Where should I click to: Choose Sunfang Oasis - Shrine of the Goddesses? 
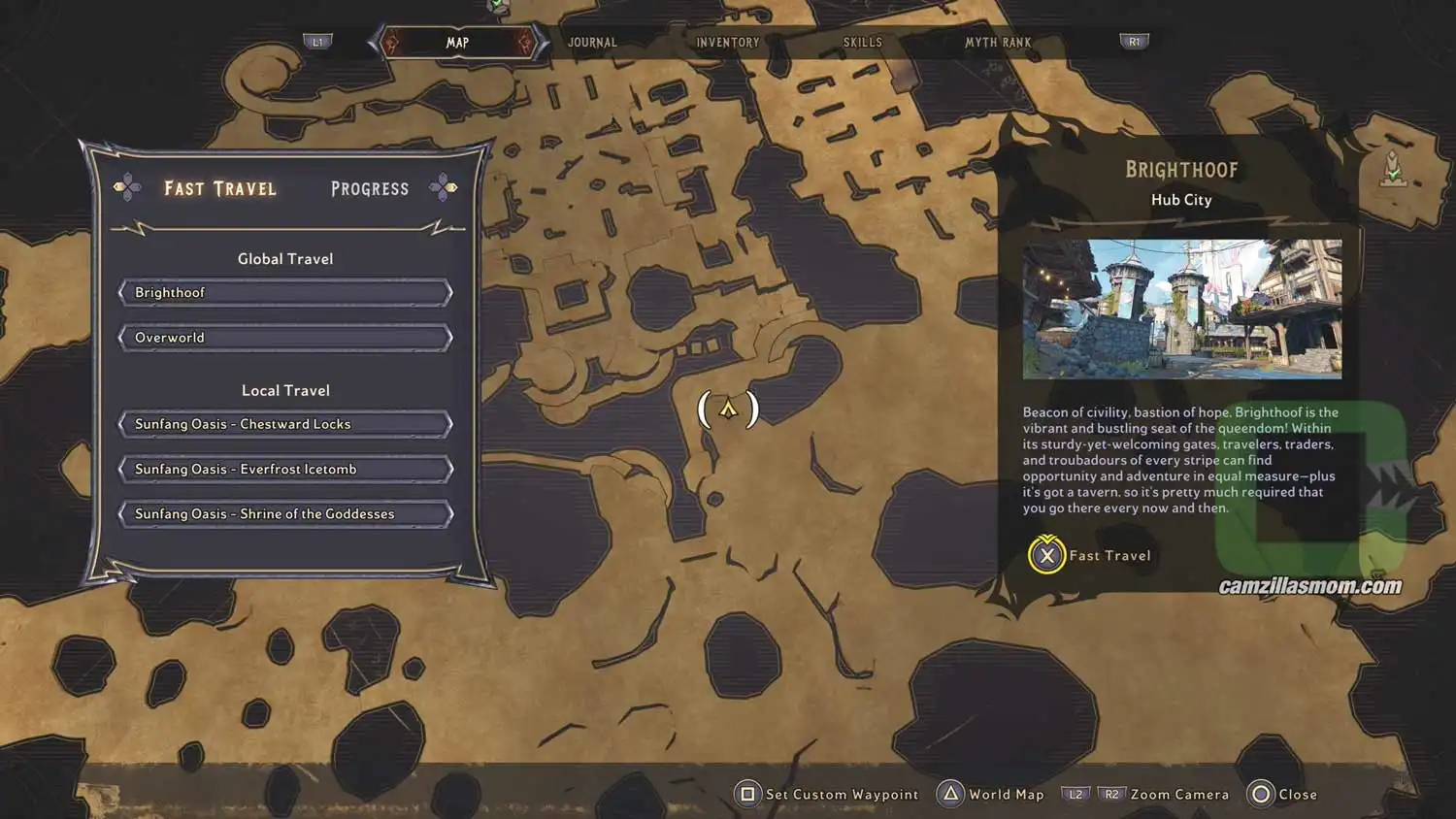coord(284,513)
